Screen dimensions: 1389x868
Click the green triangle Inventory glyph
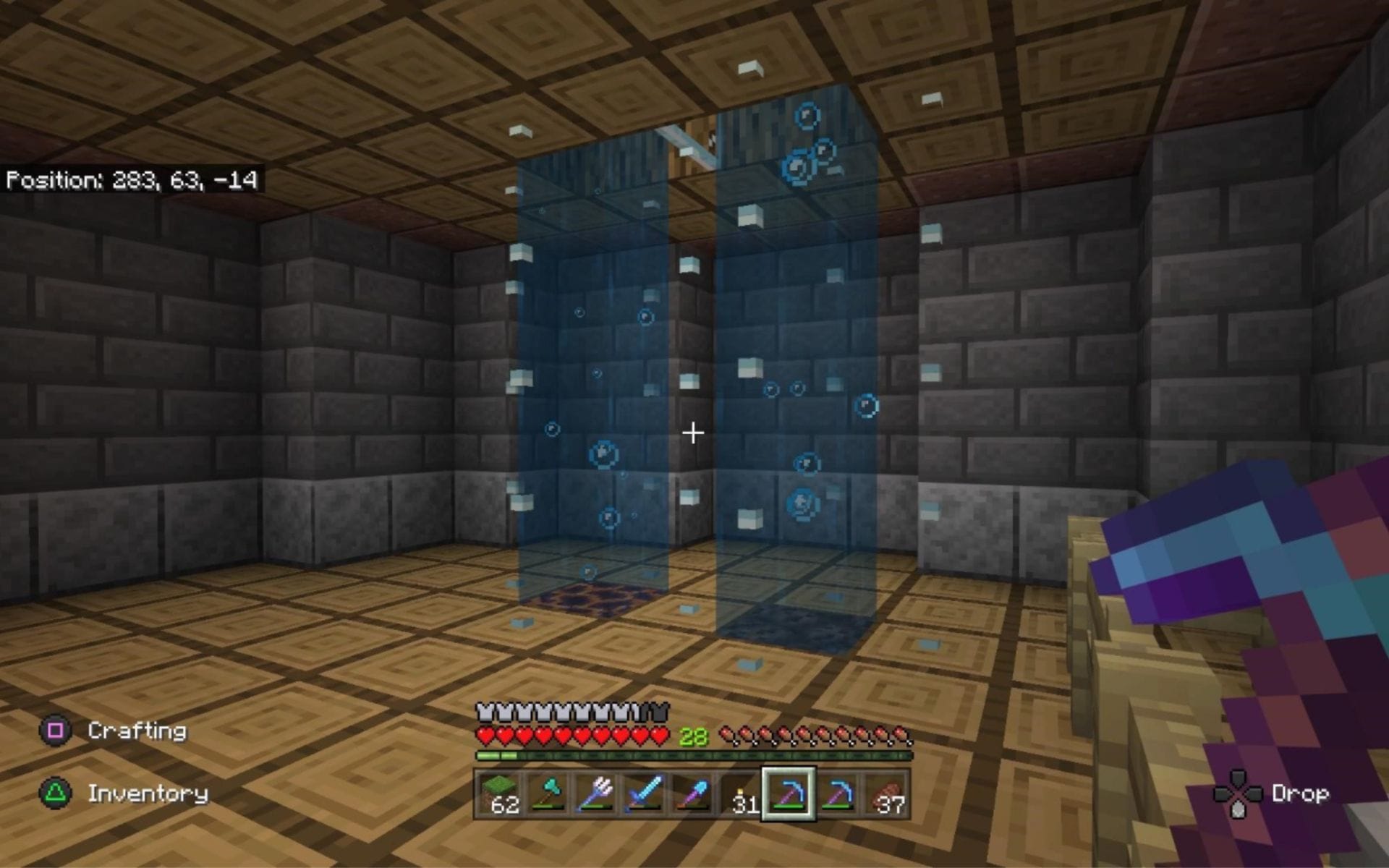[56, 794]
